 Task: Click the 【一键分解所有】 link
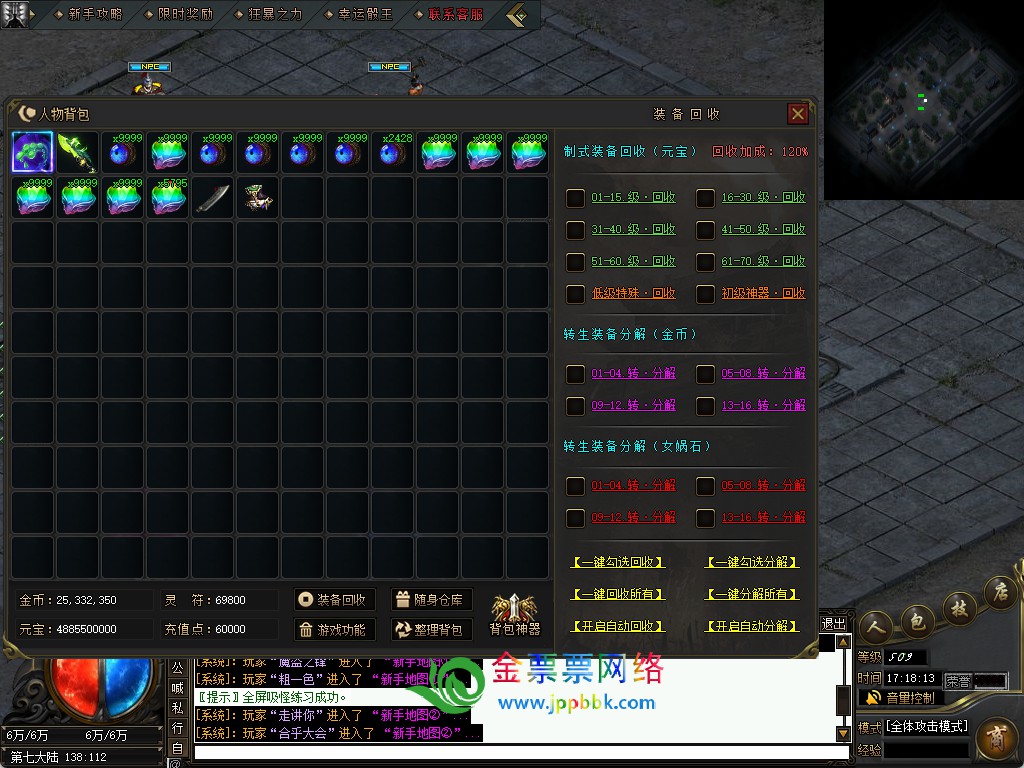[752, 594]
